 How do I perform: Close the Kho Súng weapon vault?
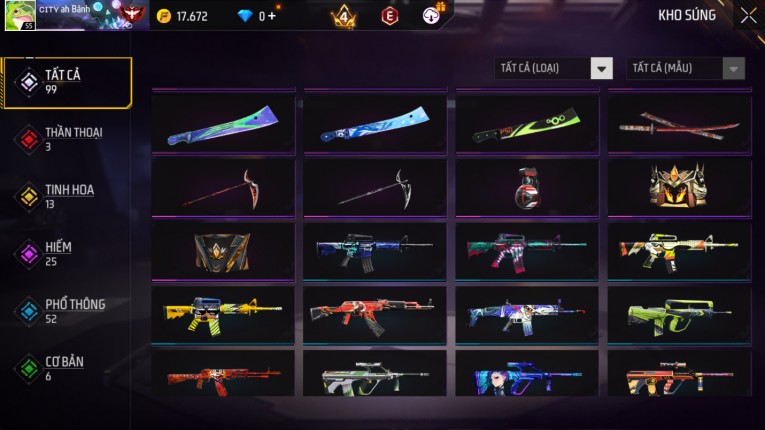748,16
